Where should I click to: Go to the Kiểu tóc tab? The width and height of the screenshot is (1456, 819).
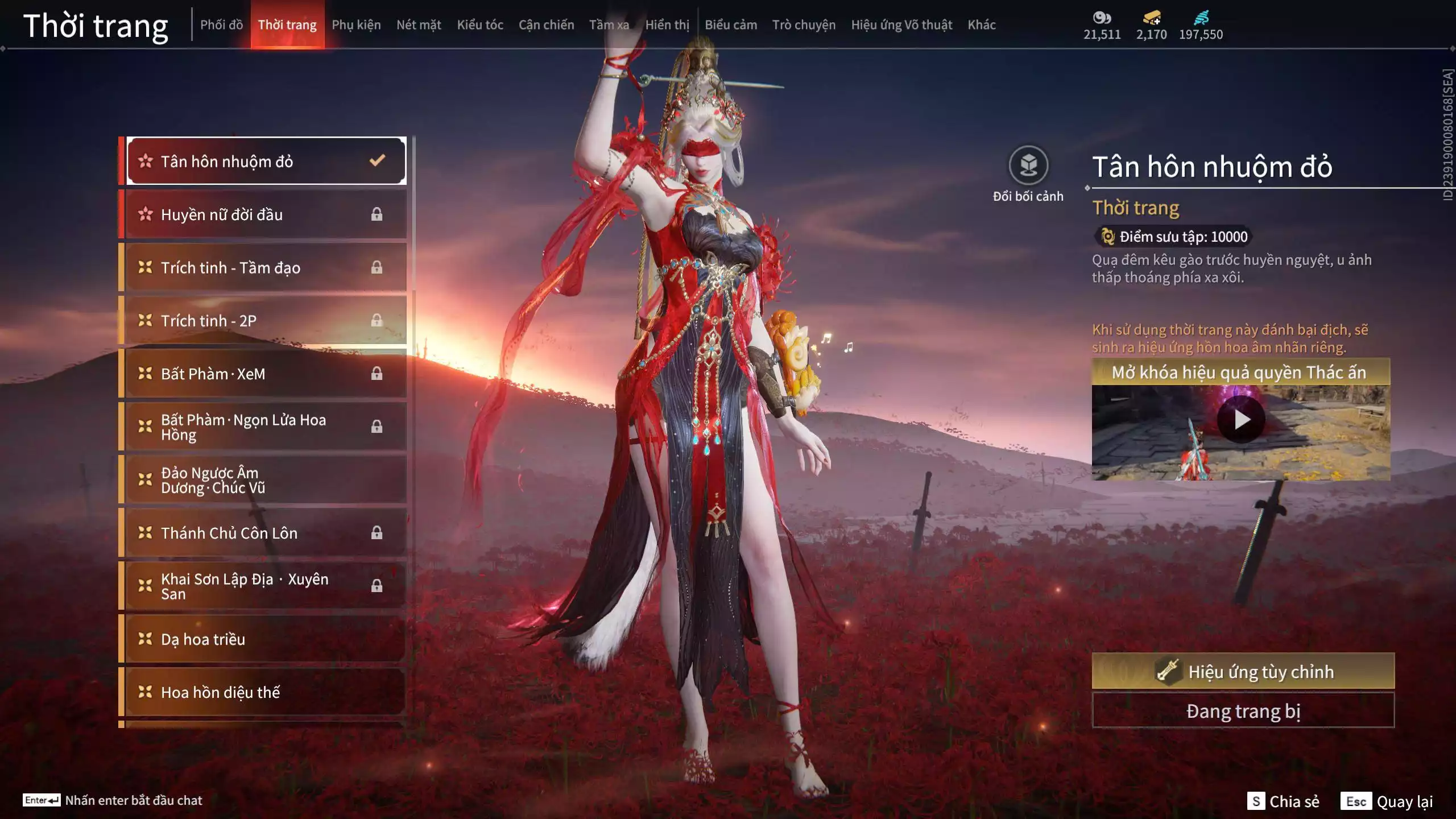[480, 25]
